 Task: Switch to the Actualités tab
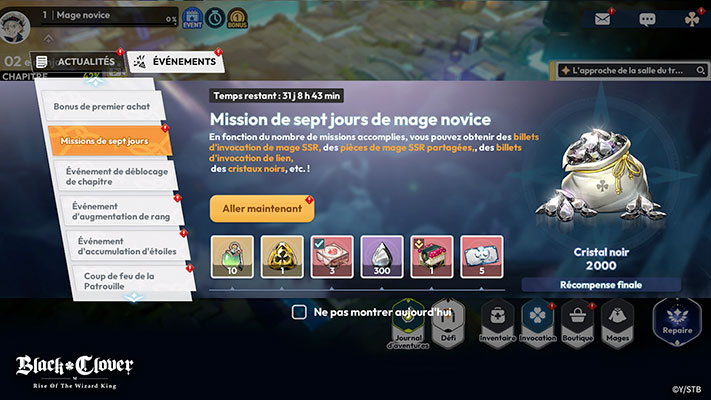(77, 62)
